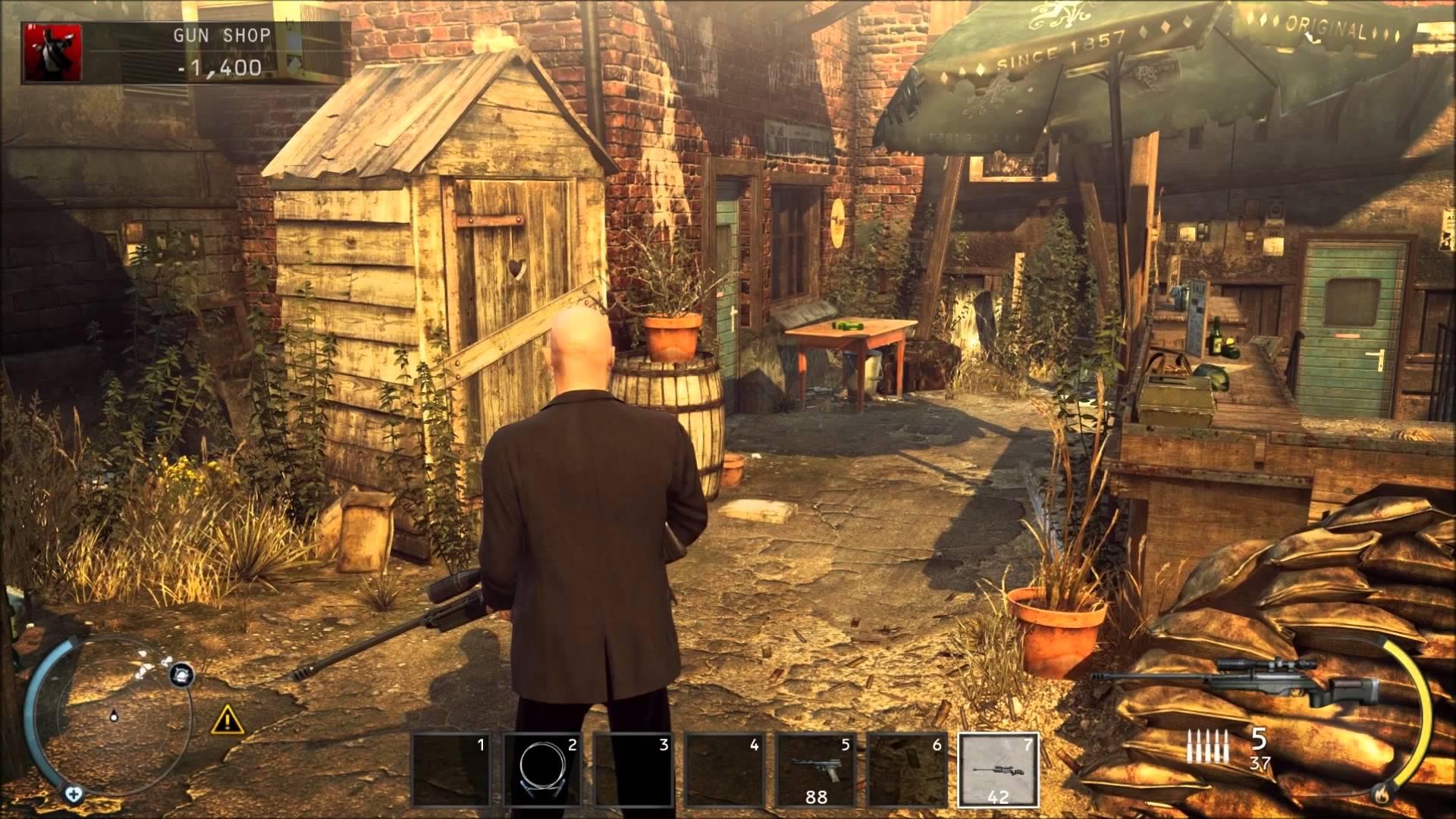Click the health cross icon below minimap
This screenshot has width=1456, height=819.
(74, 795)
